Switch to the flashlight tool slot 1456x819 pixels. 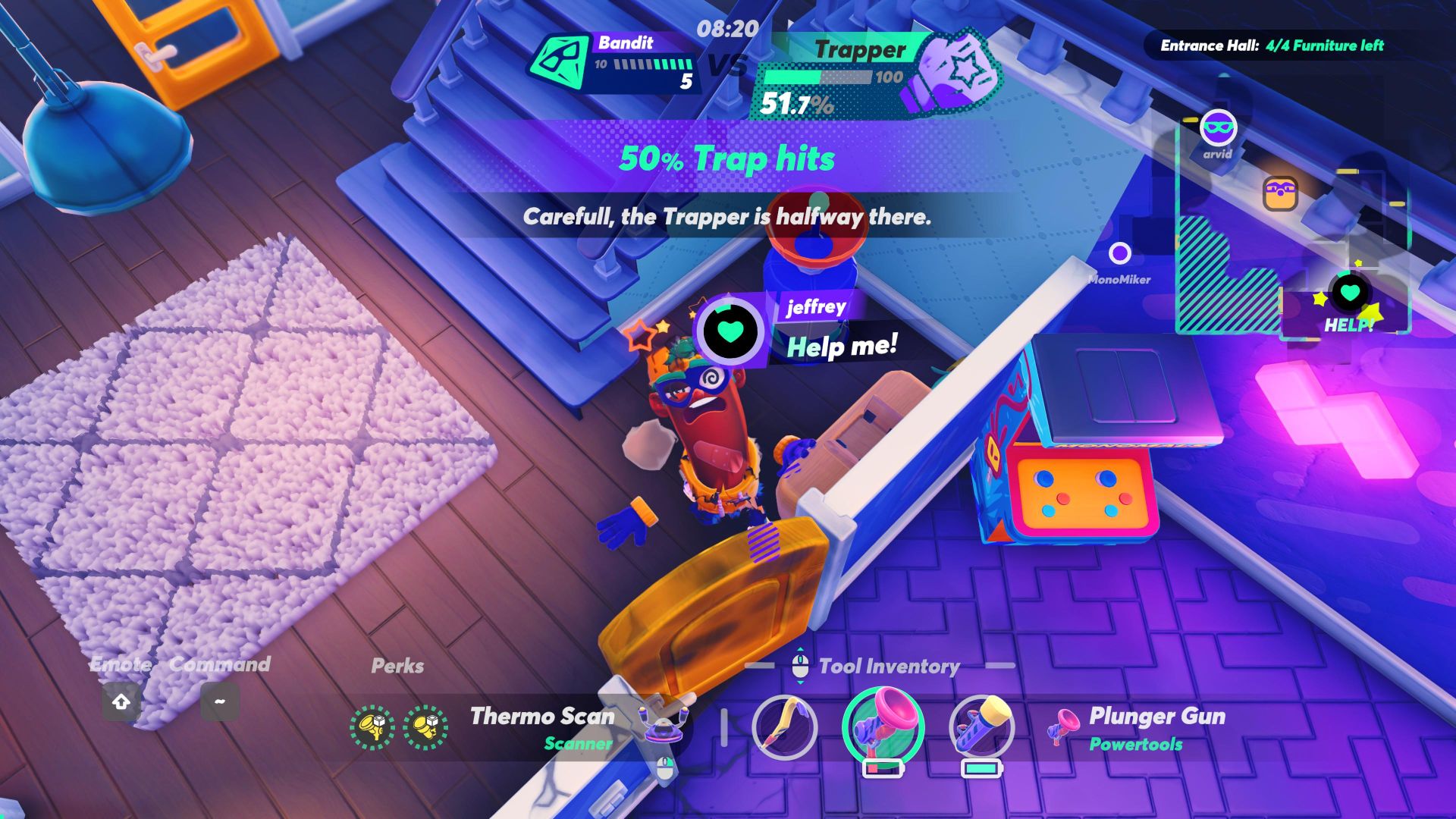click(x=981, y=727)
